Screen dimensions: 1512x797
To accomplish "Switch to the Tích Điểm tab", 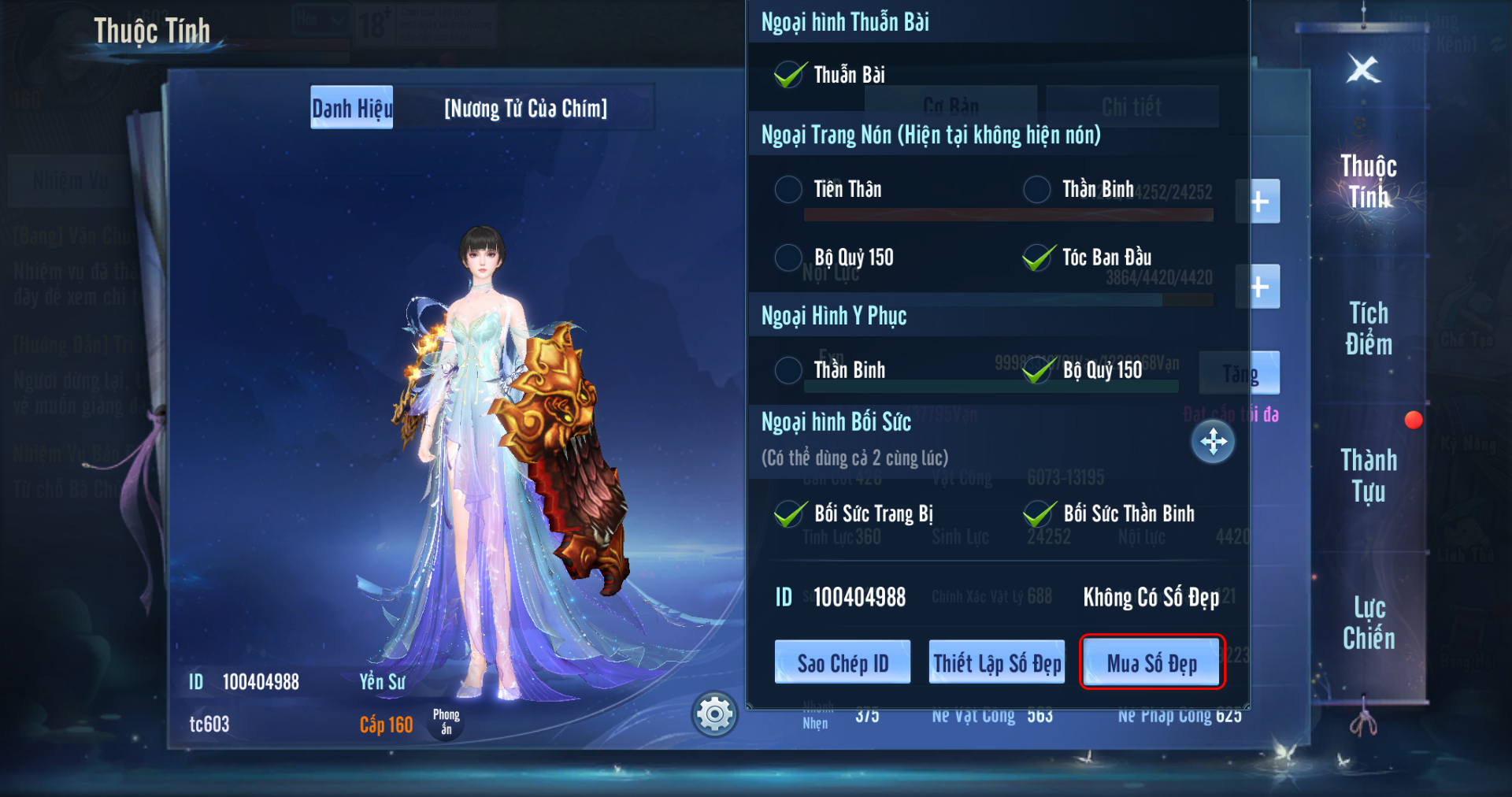I will tap(1369, 328).
